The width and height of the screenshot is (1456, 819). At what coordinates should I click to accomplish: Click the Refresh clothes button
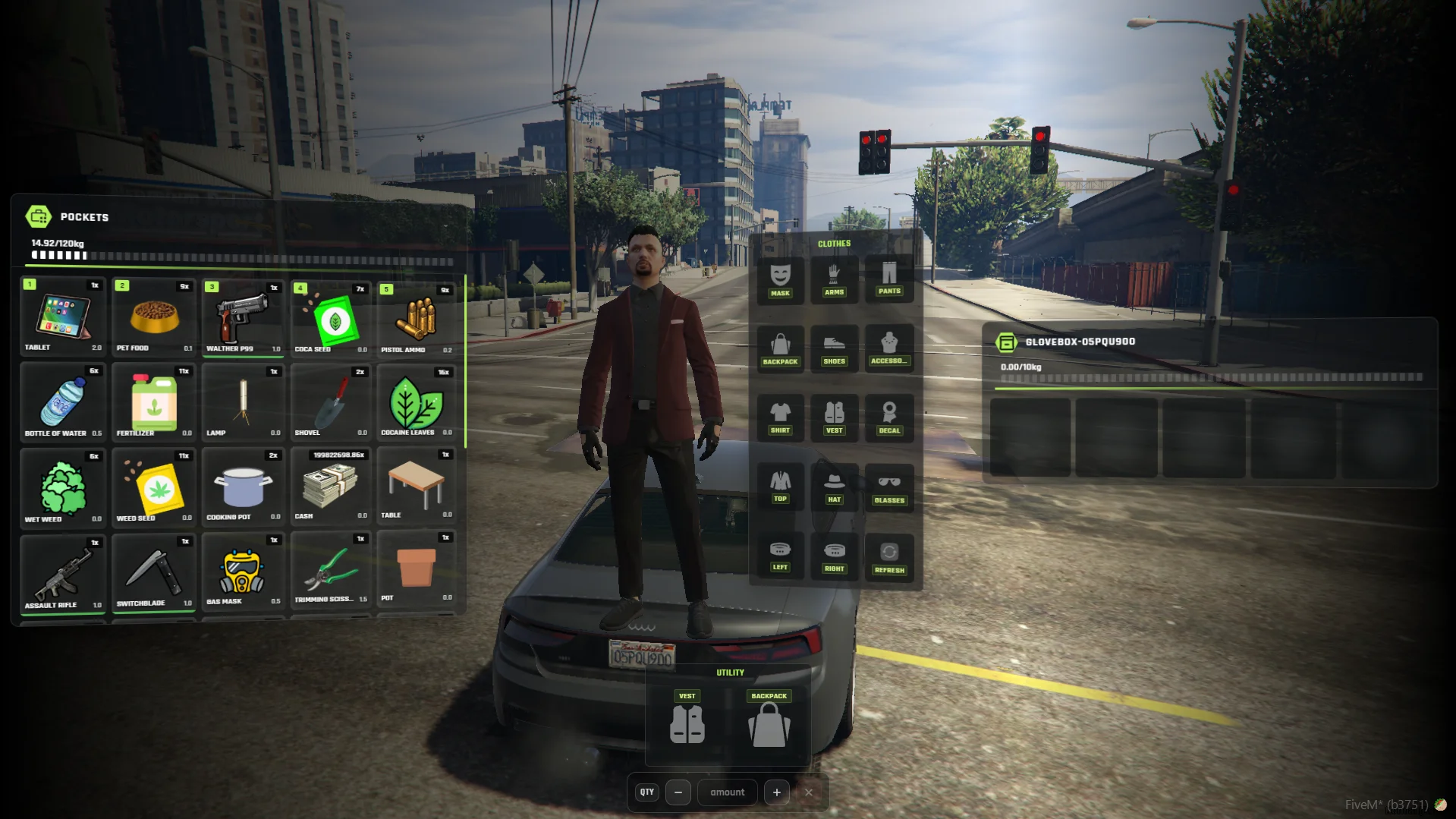[x=889, y=556]
